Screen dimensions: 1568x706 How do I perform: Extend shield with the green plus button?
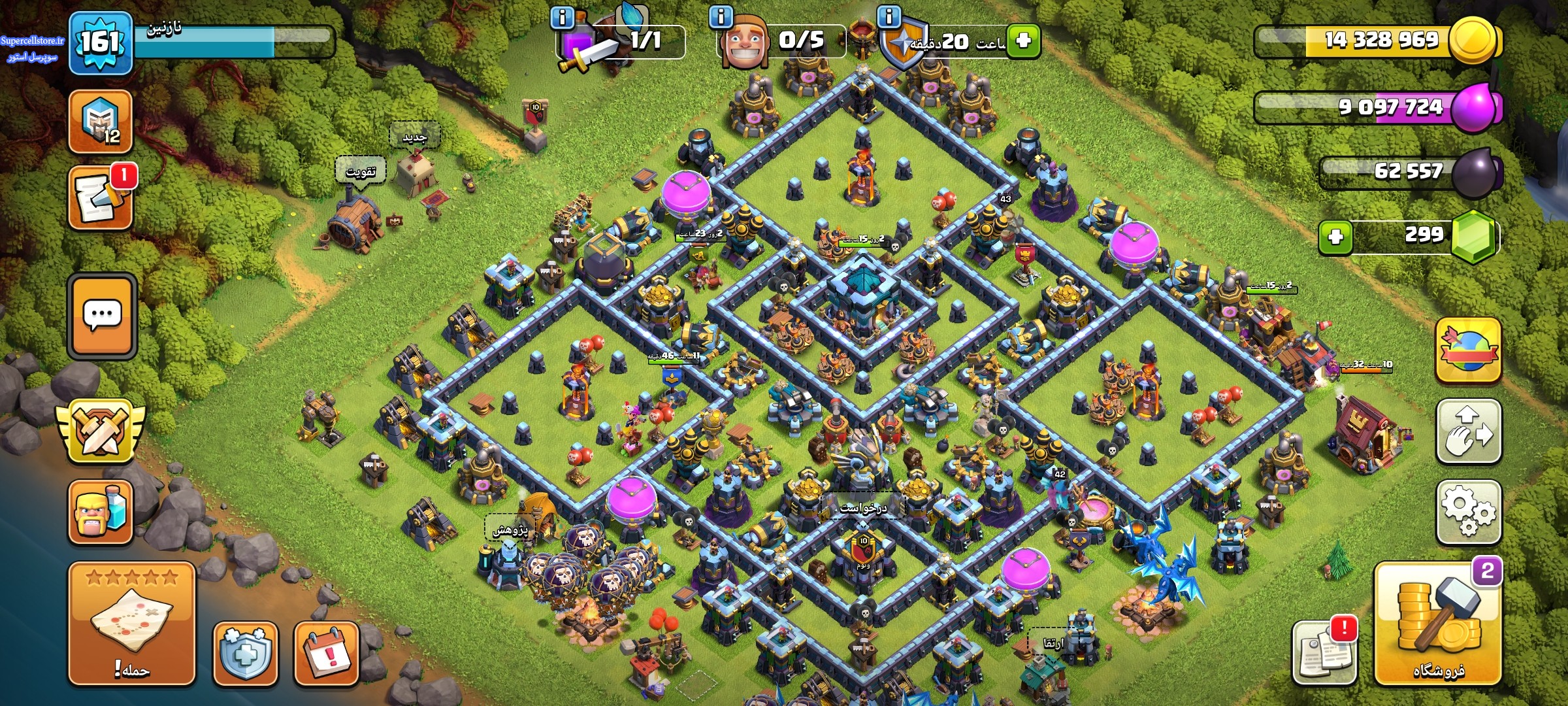[1022, 41]
